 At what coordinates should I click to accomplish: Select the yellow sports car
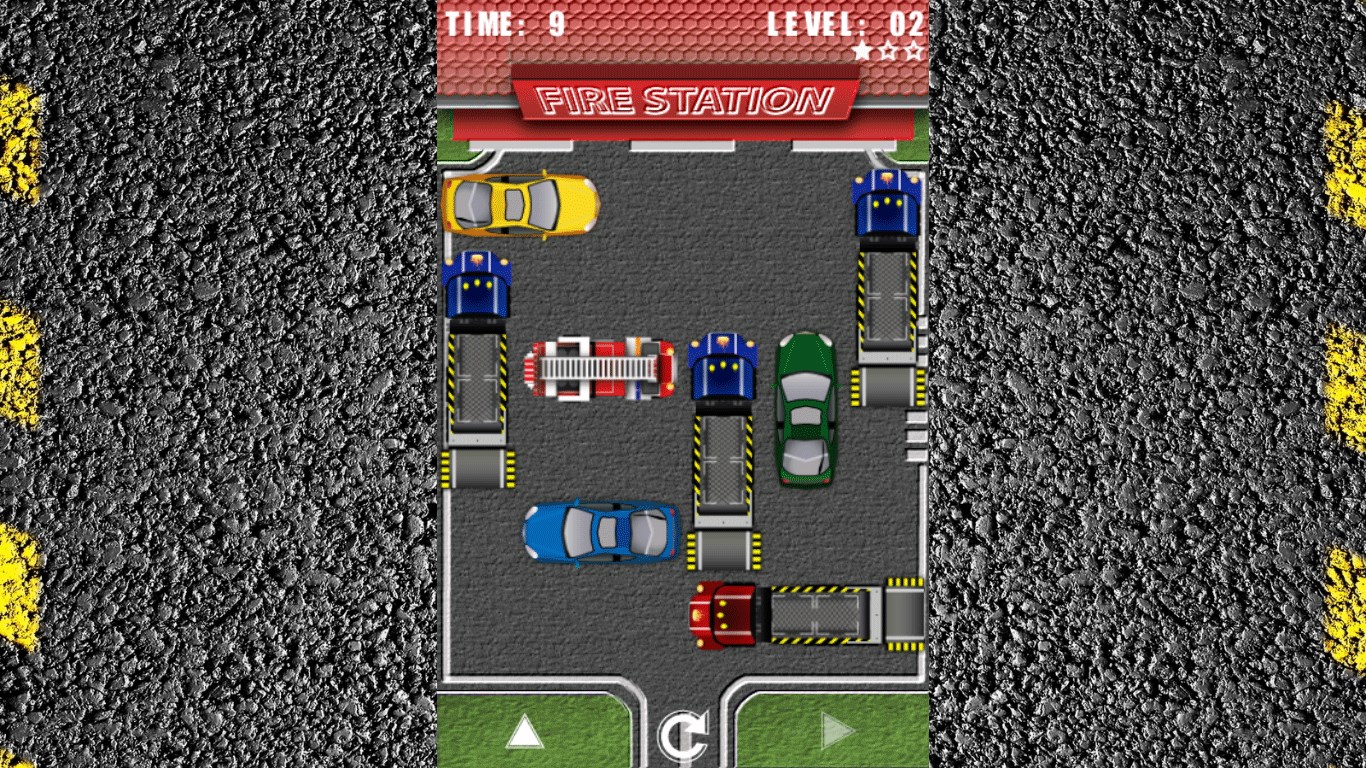click(x=520, y=205)
